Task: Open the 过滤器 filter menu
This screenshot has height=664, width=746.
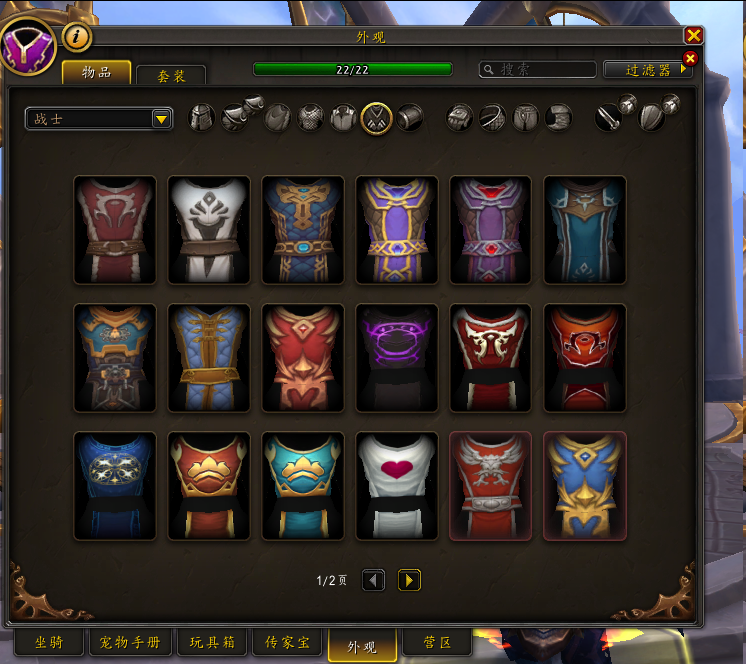Action: (648, 70)
